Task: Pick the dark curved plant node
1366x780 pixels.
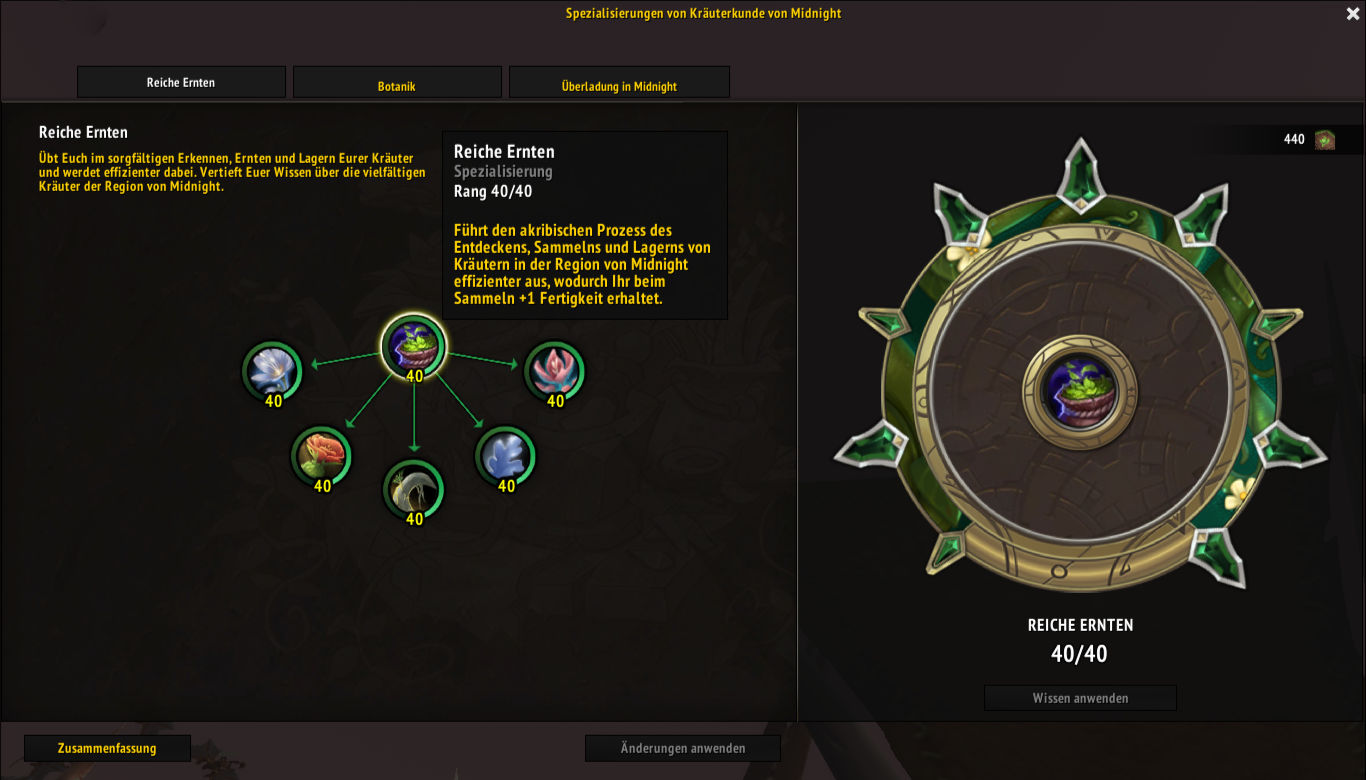Action: 414,489
